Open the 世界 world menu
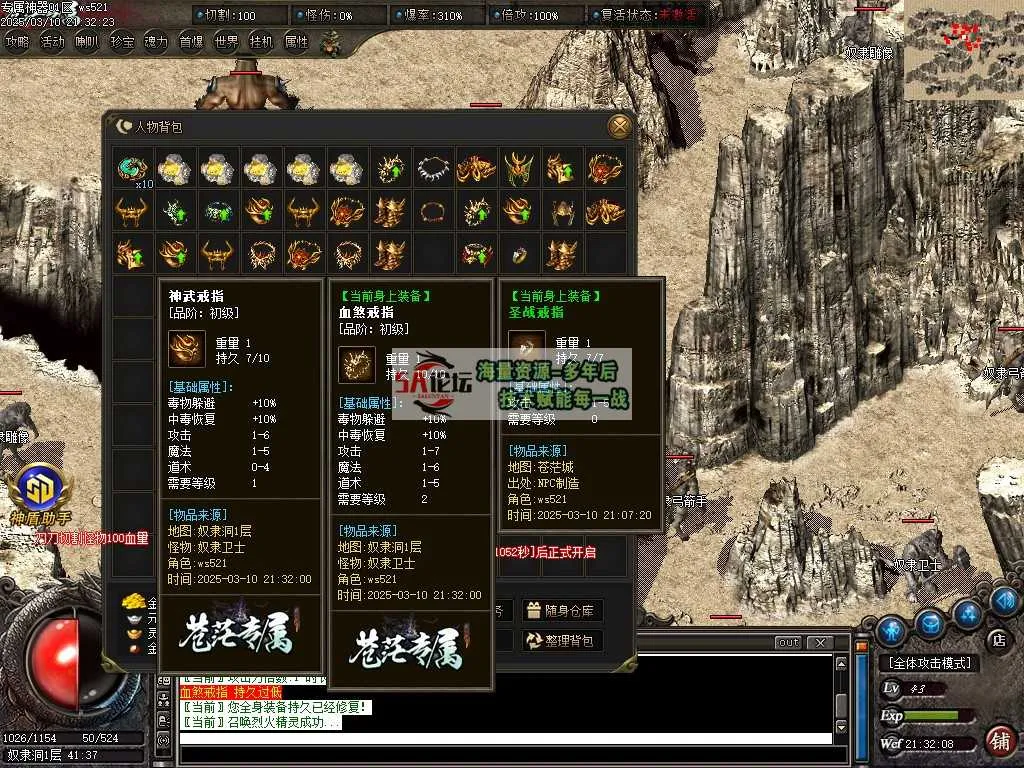 coord(226,42)
